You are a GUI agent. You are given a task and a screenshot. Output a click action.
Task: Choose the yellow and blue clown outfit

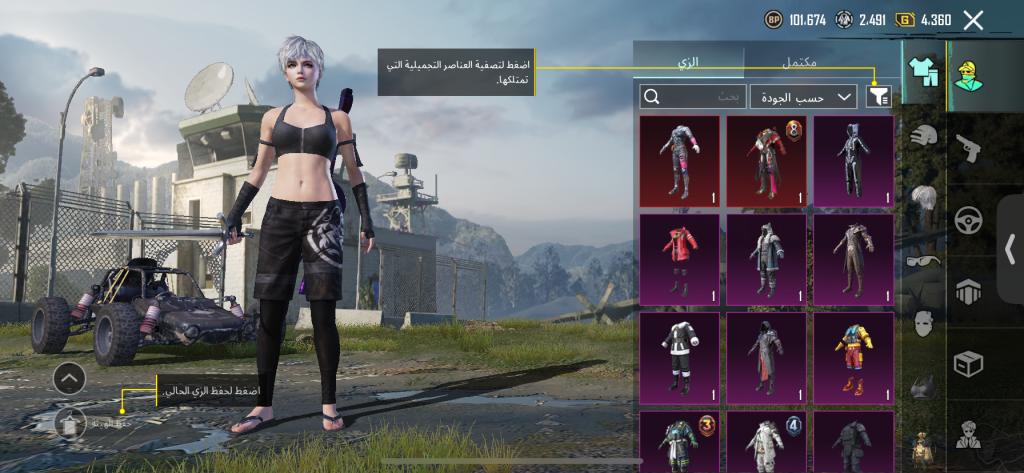coord(853,357)
